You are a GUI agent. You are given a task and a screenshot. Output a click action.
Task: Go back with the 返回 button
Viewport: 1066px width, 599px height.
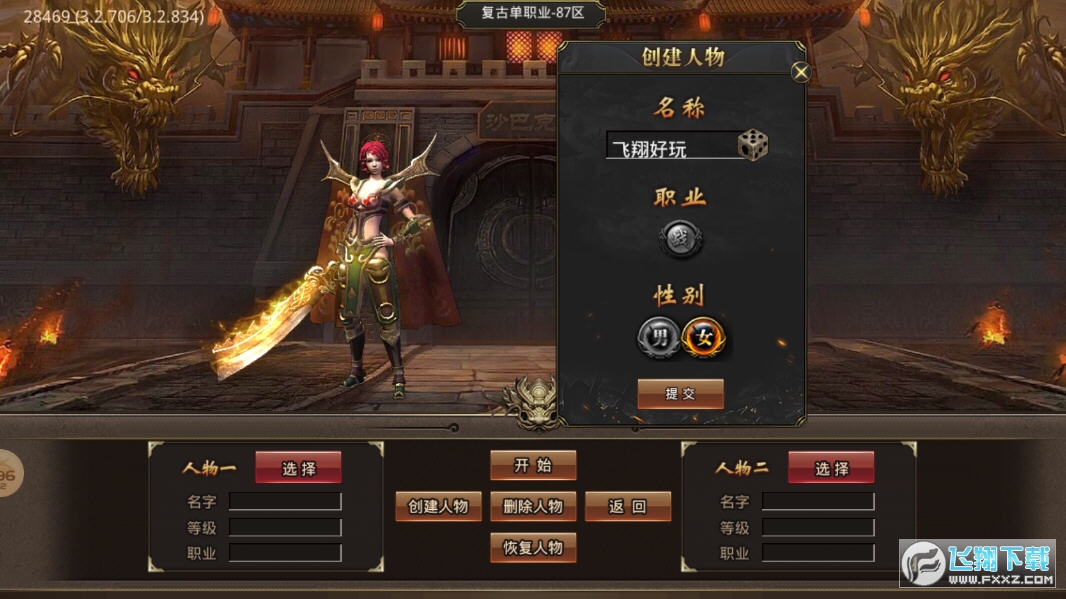[x=627, y=506]
